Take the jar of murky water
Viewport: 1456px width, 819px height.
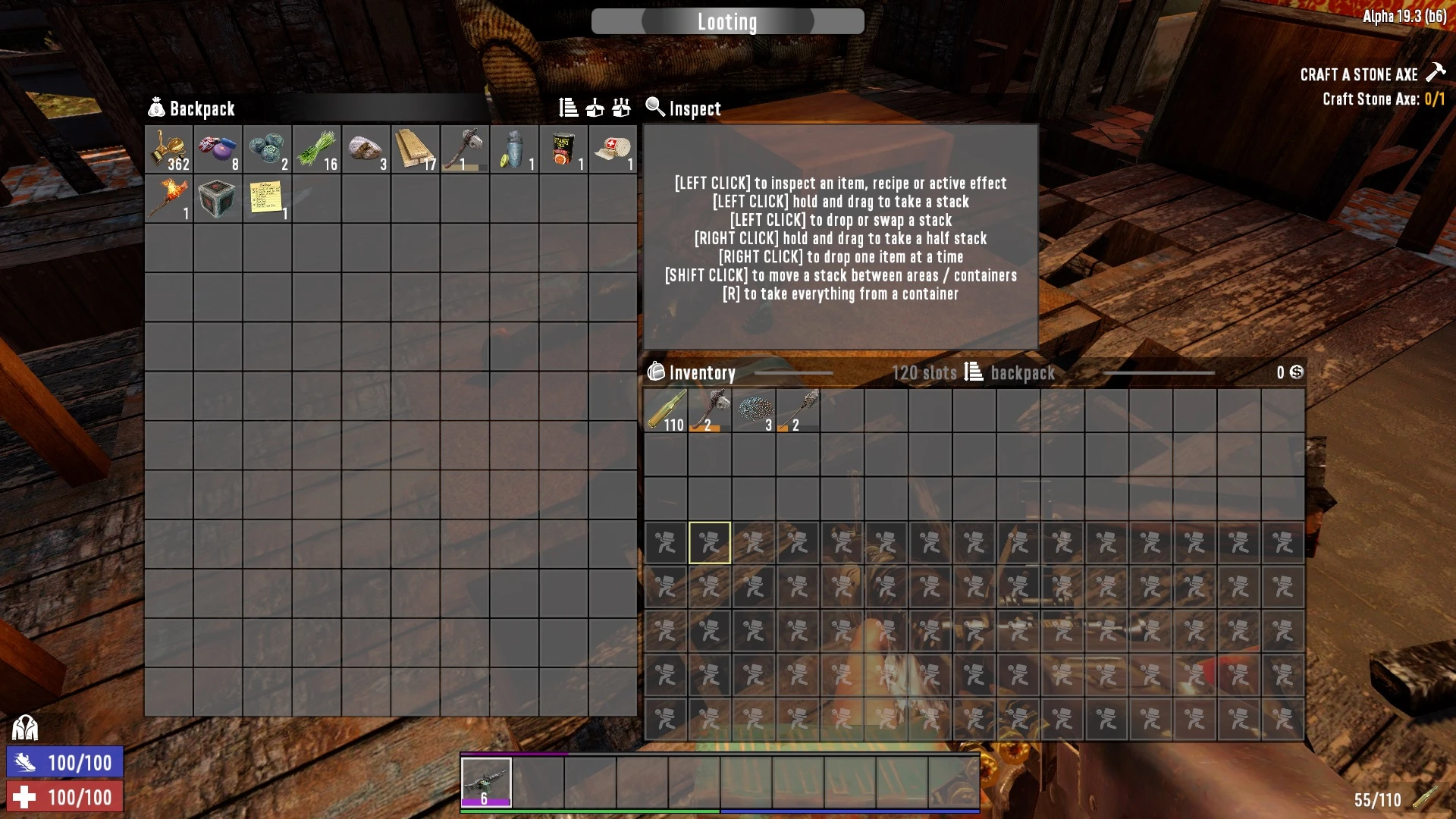click(513, 149)
